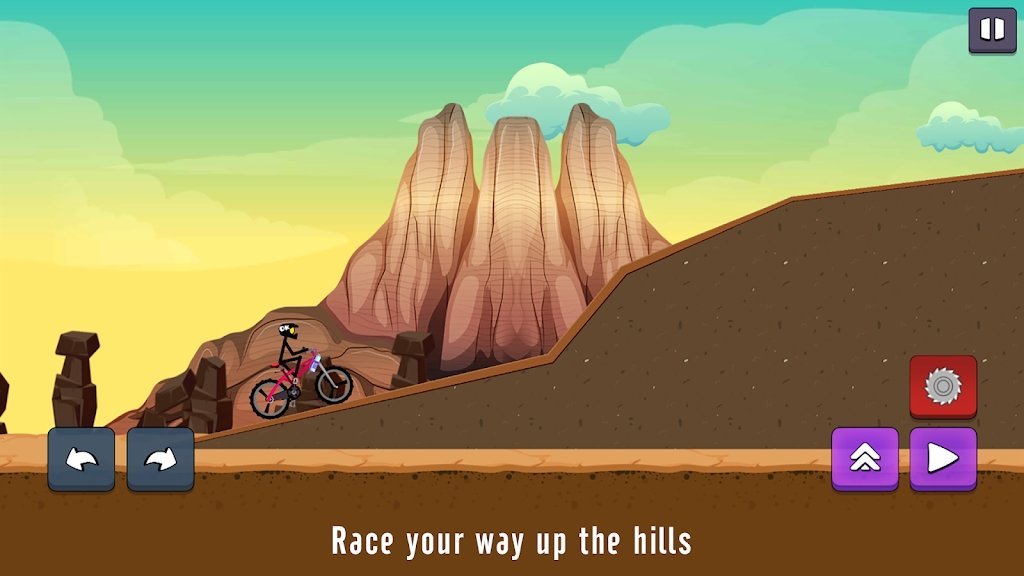The height and width of the screenshot is (576, 1024).
Task: Tilt the bike backward with the left curved arrow
Action: (81, 459)
